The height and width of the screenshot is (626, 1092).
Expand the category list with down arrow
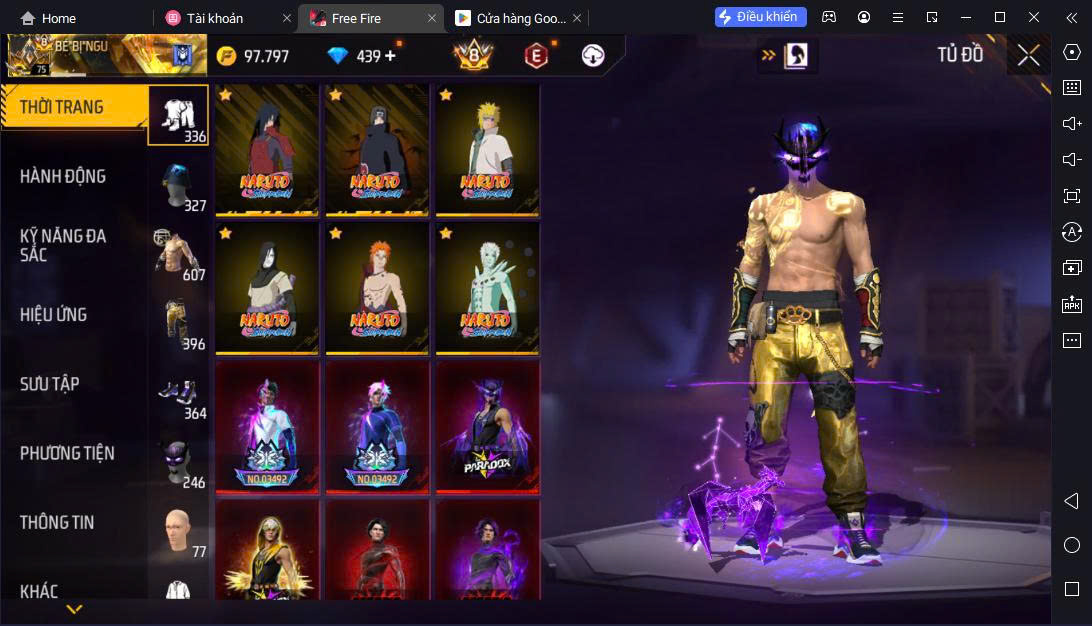point(74,608)
